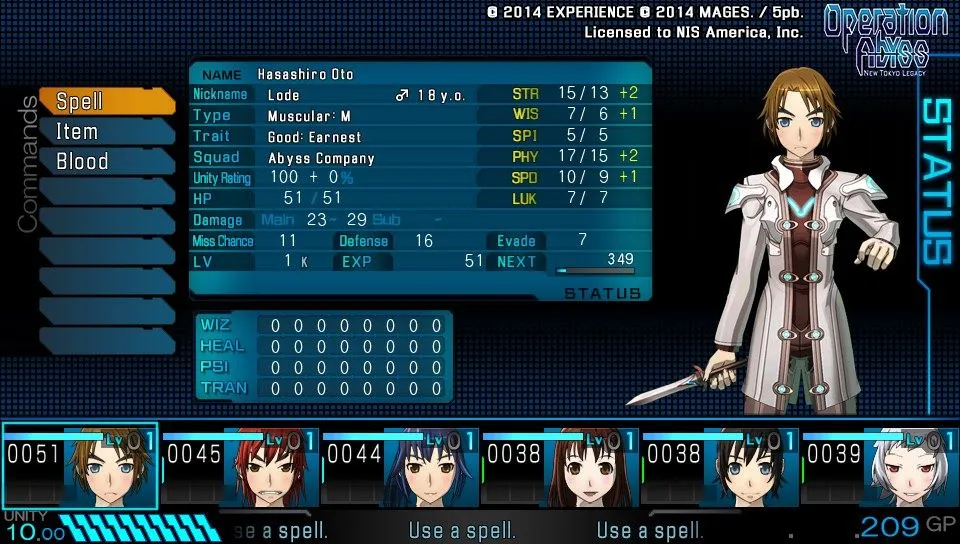The height and width of the screenshot is (544, 960).
Task: Pick the blue-haired party member with 0044 HP
Action: pos(400,467)
